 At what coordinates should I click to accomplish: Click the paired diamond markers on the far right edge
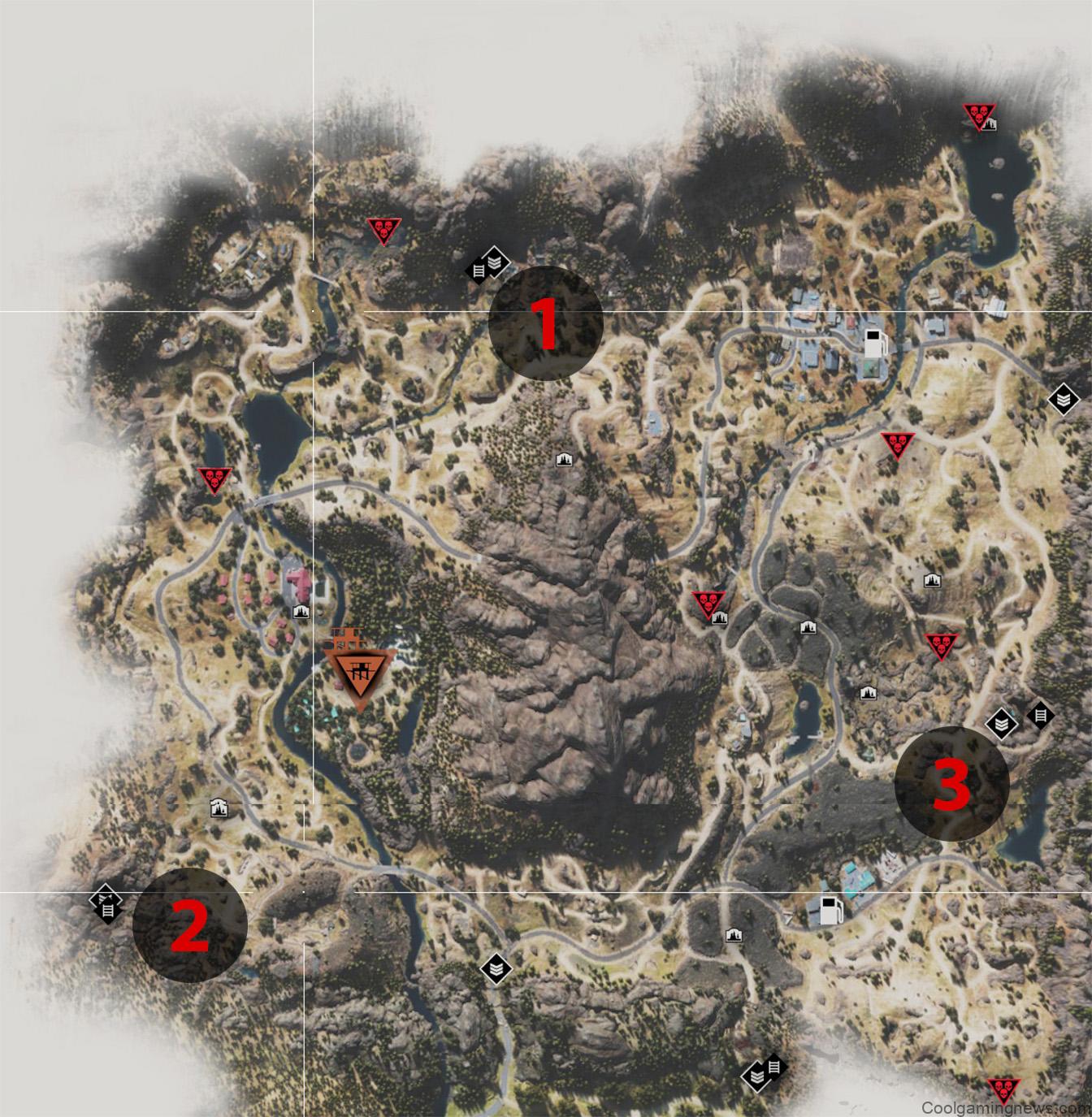(x=1020, y=717)
